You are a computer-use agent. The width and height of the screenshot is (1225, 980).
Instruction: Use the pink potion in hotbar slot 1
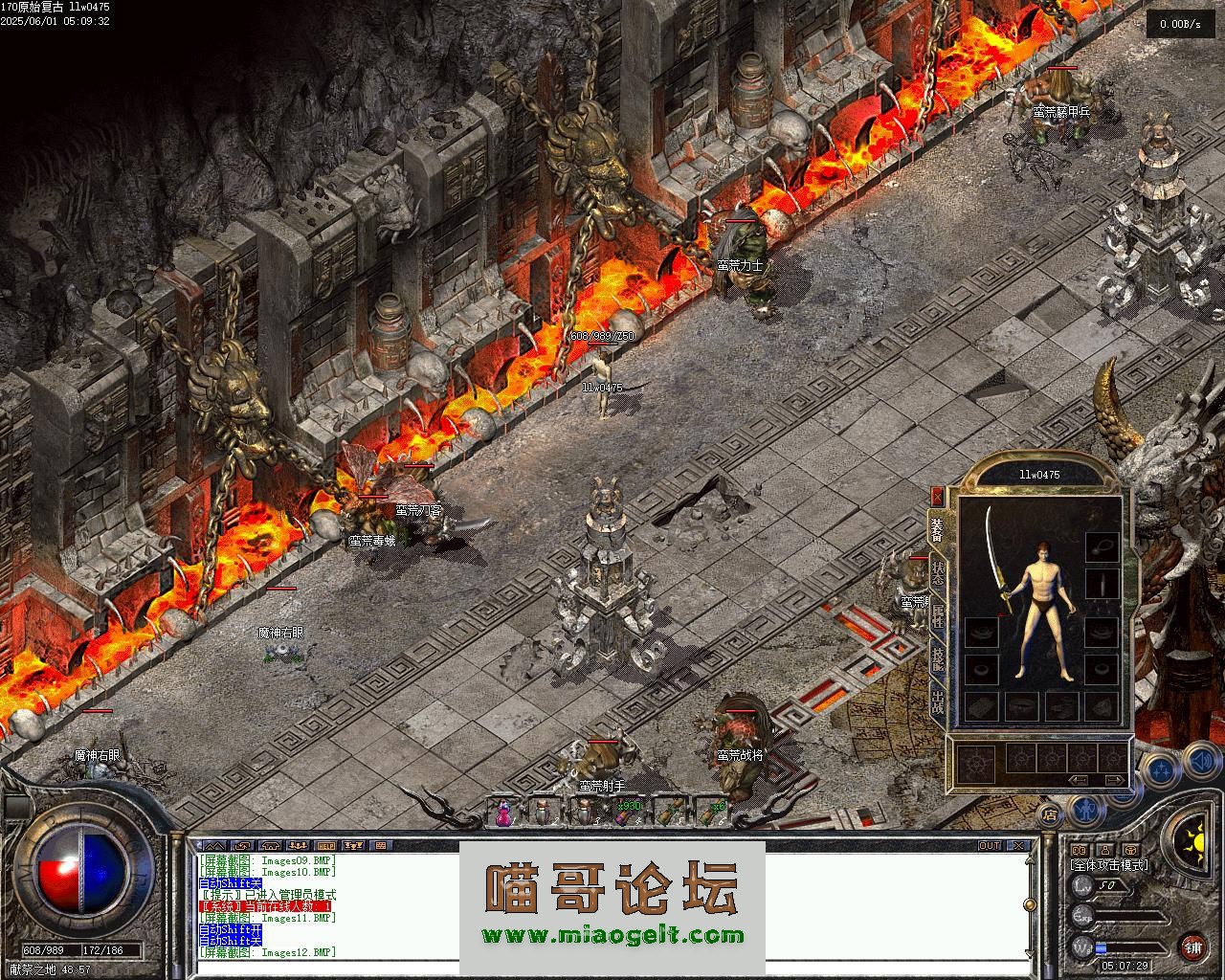coord(502,813)
